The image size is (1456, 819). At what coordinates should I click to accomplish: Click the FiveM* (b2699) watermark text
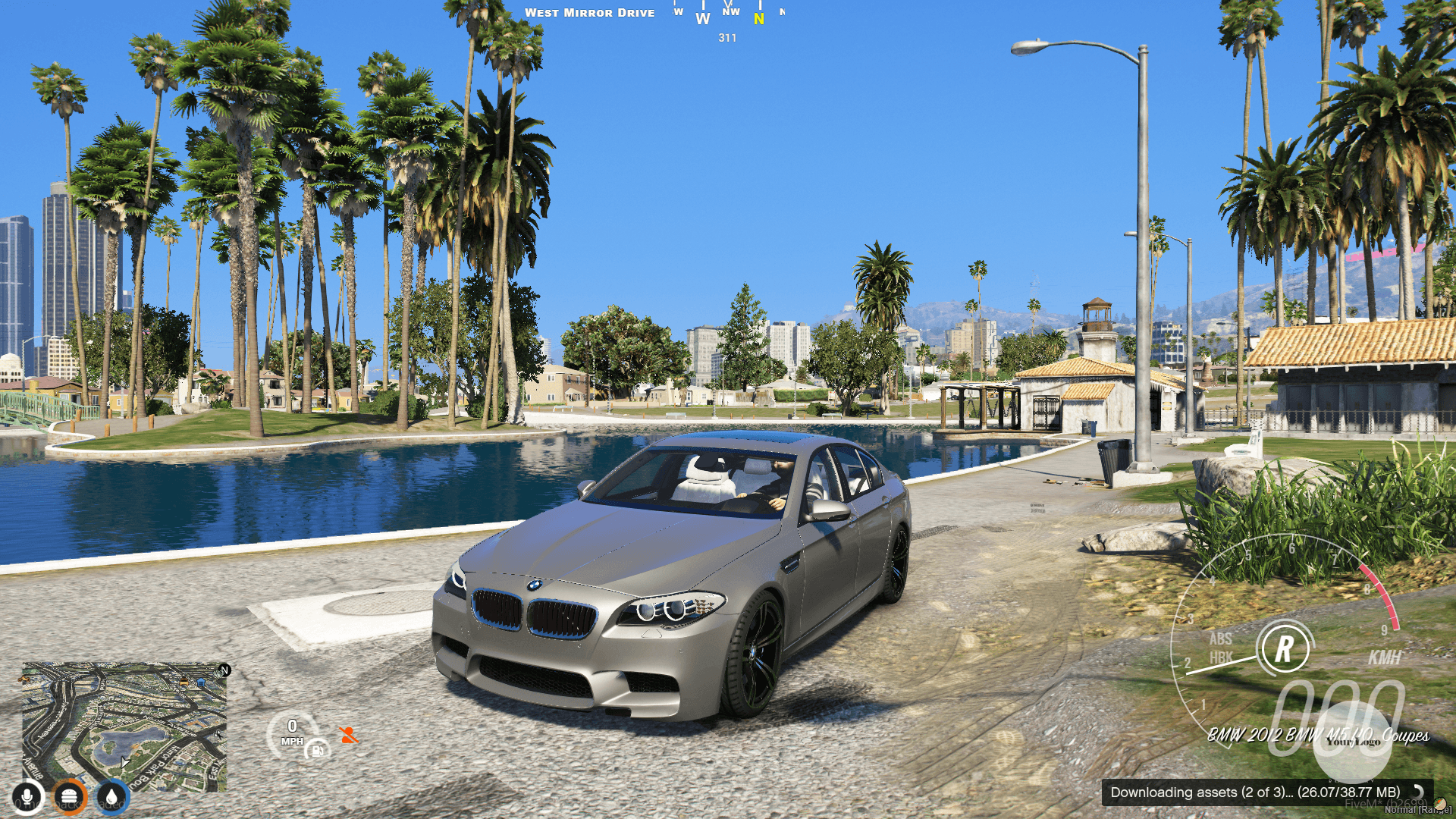click(x=1387, y=804)
